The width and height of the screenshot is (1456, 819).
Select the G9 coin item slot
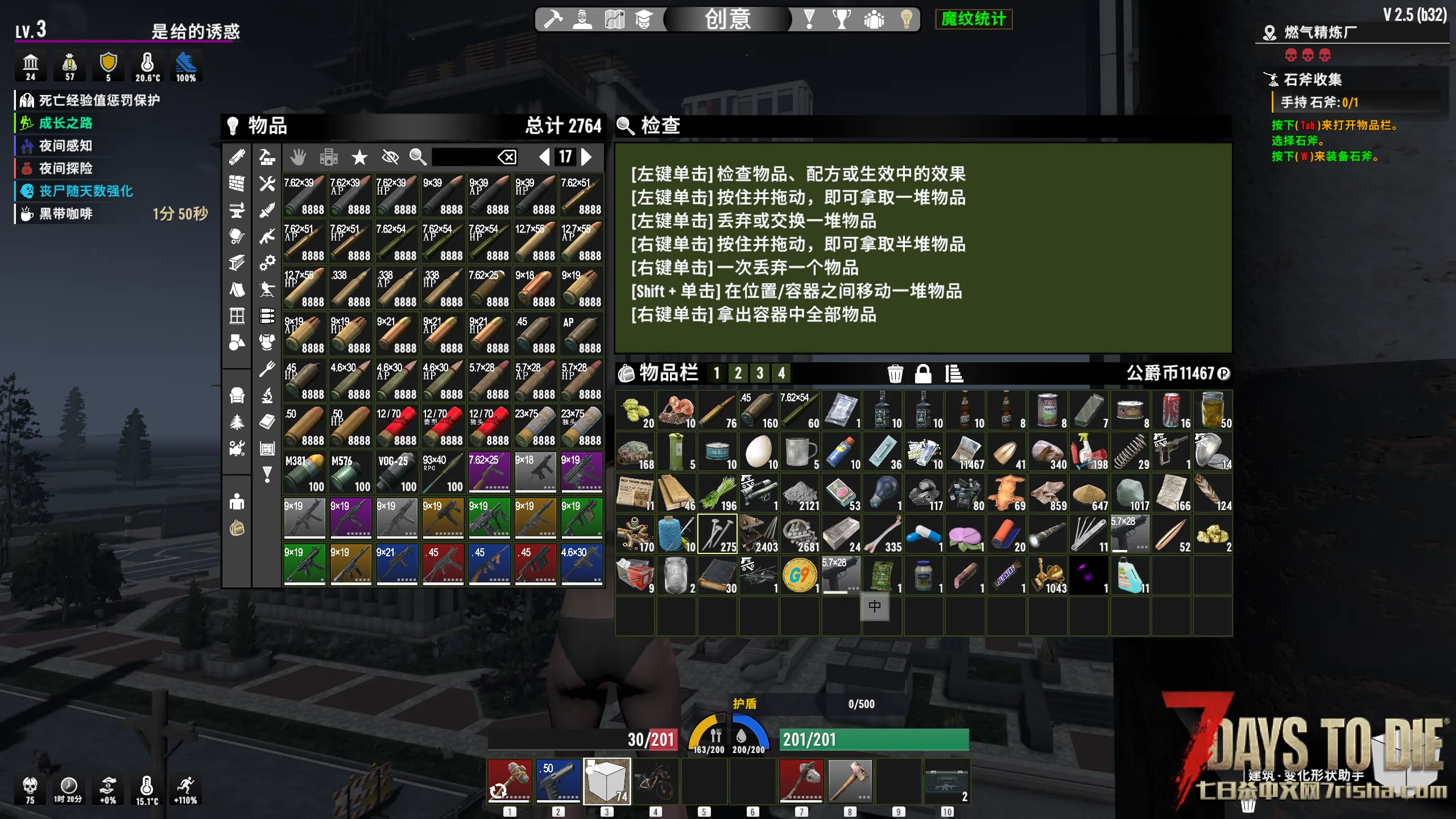[800, 576]
